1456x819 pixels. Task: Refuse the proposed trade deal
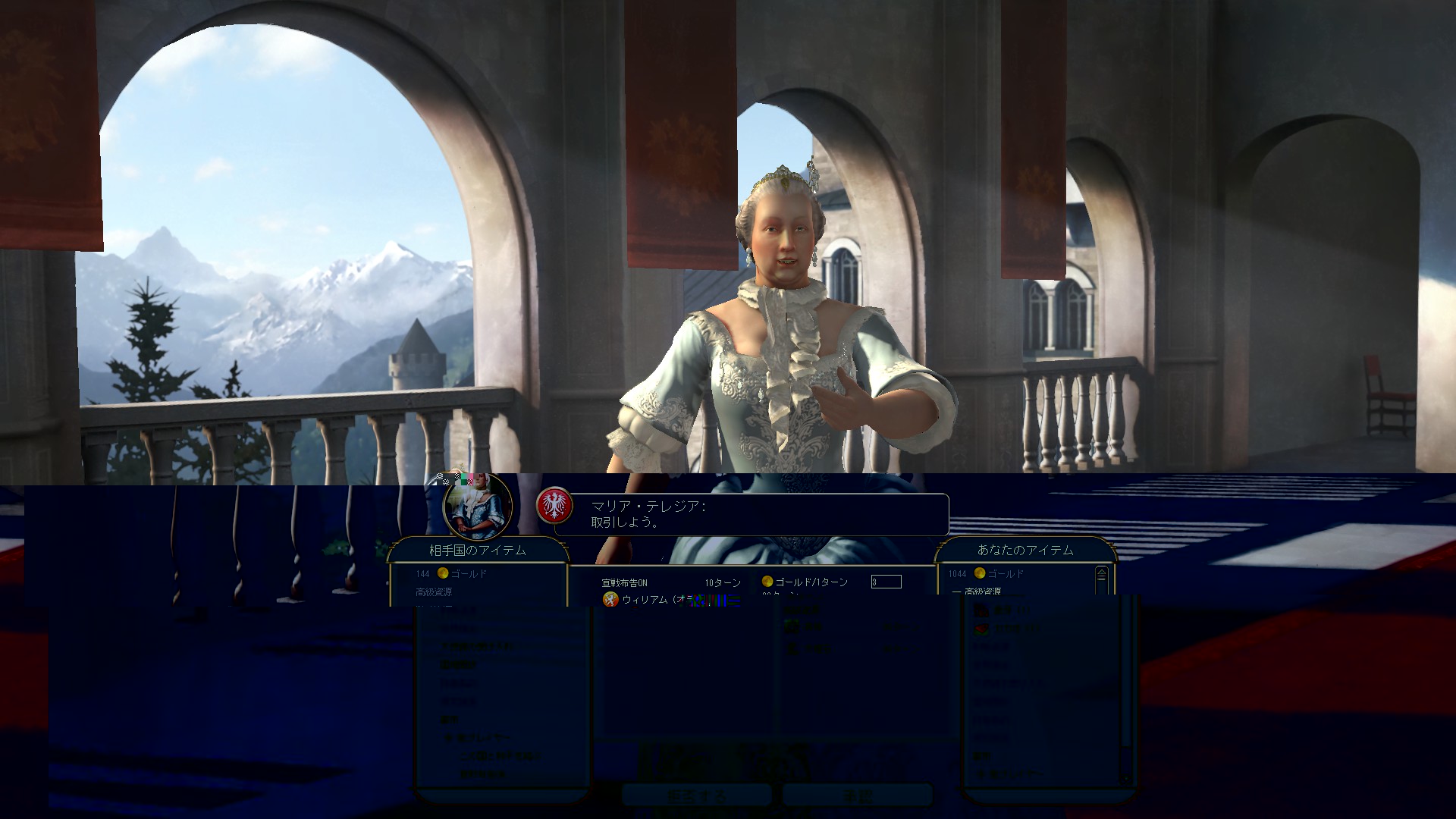coord(697,795)
